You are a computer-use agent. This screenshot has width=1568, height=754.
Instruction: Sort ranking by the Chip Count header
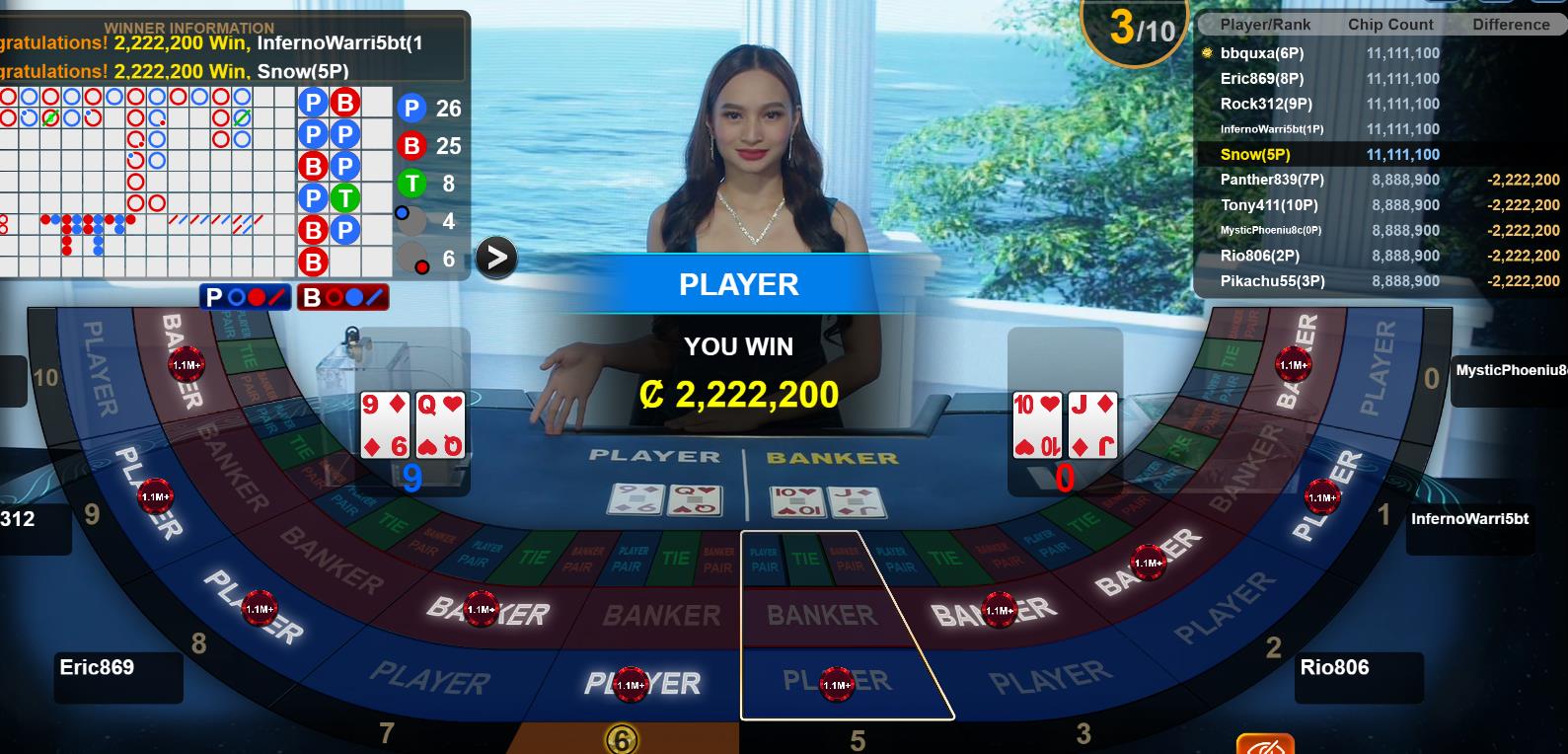[x=1390, y=25]
